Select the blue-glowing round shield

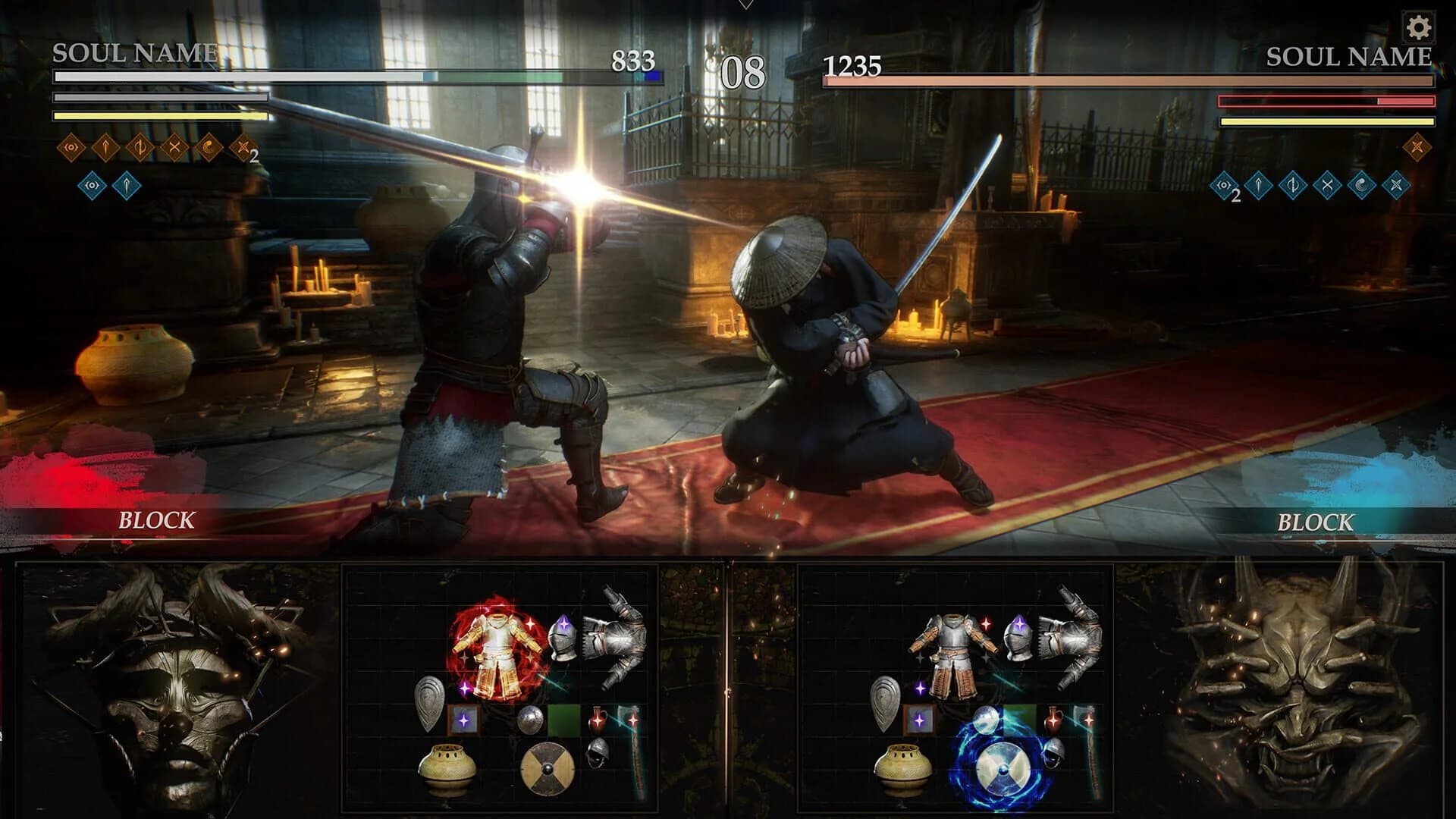1003,769
